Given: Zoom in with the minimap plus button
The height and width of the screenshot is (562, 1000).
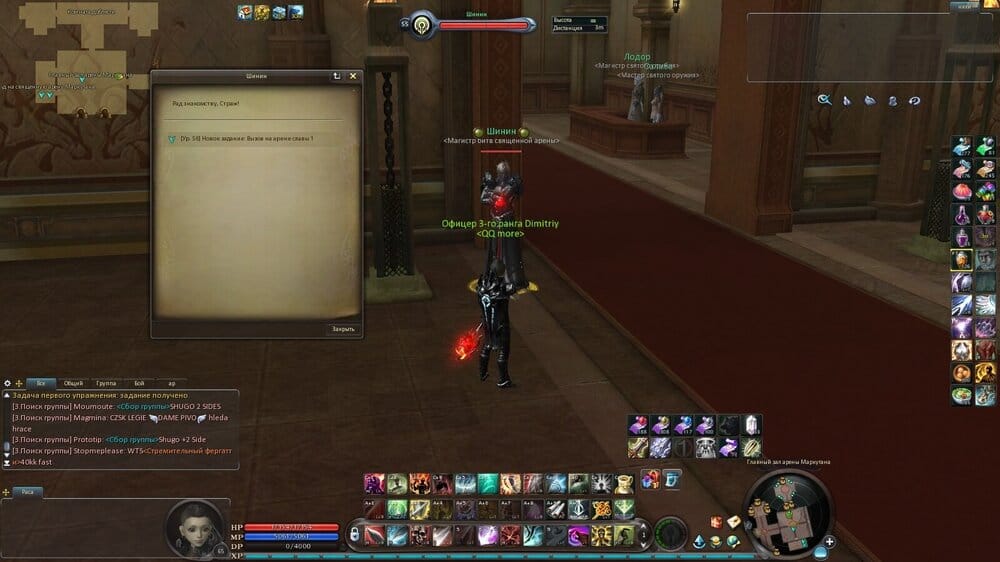Looking at the screenshot, I should (829, 542).
